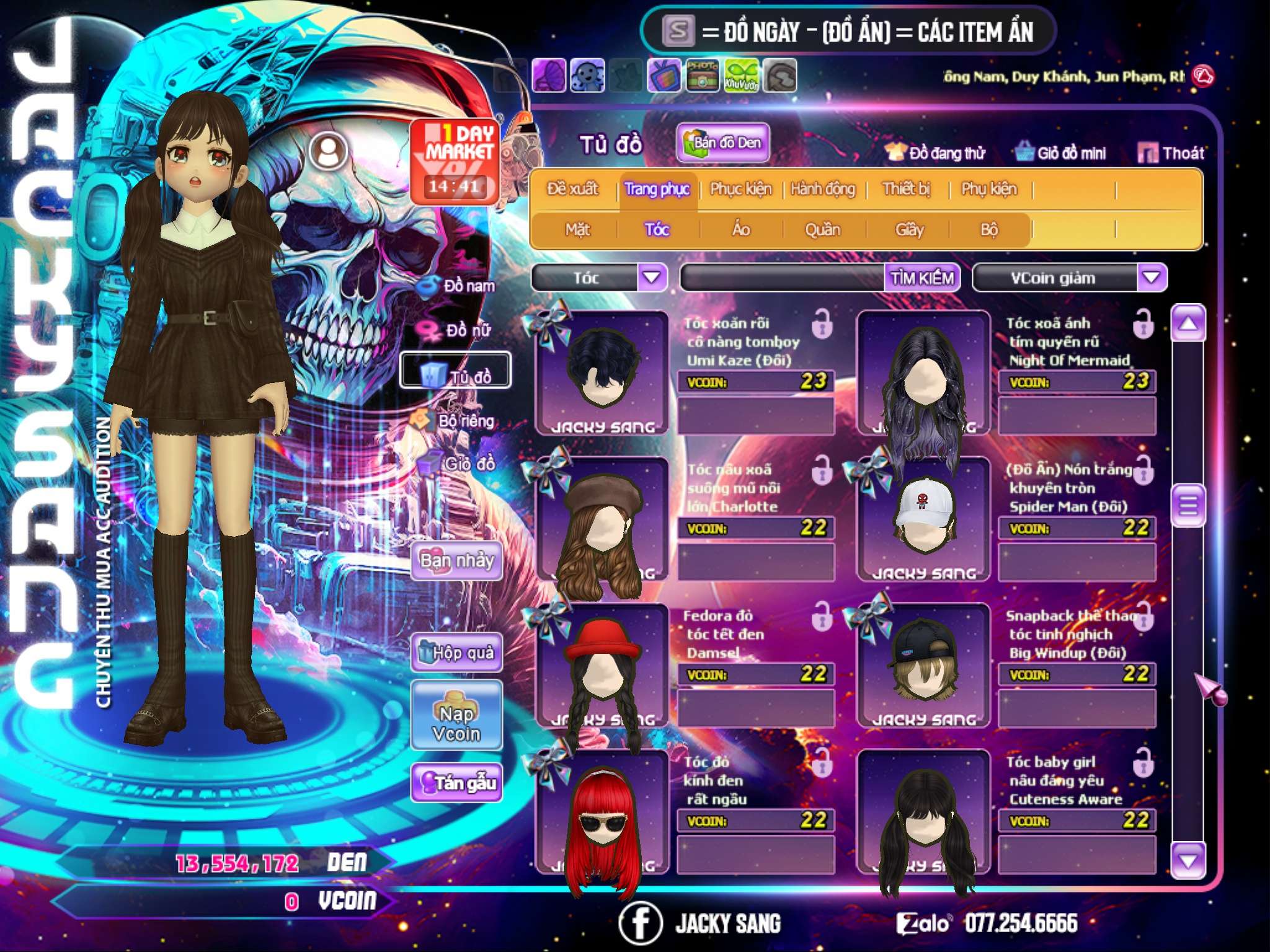This screenshot has width=1270, height=952.
Task: Open the 1 Day Market banner
Action: click(456, 161)
